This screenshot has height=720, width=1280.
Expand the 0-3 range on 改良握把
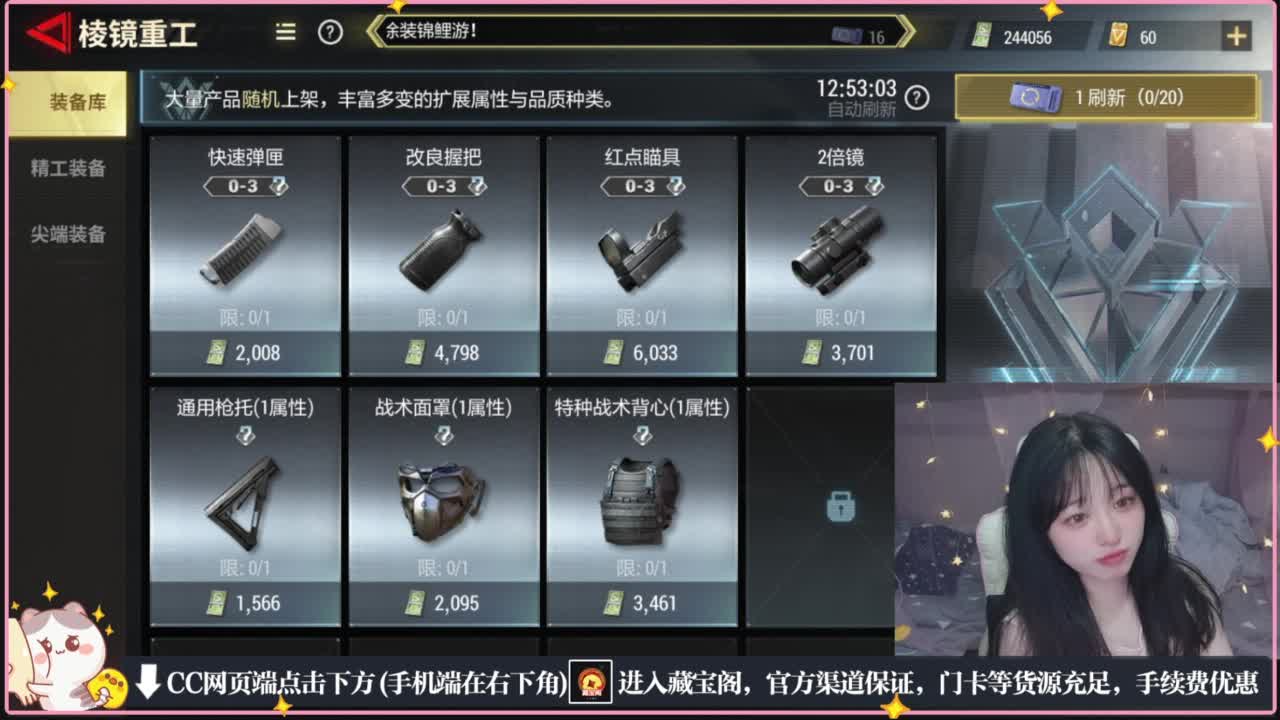442,185
